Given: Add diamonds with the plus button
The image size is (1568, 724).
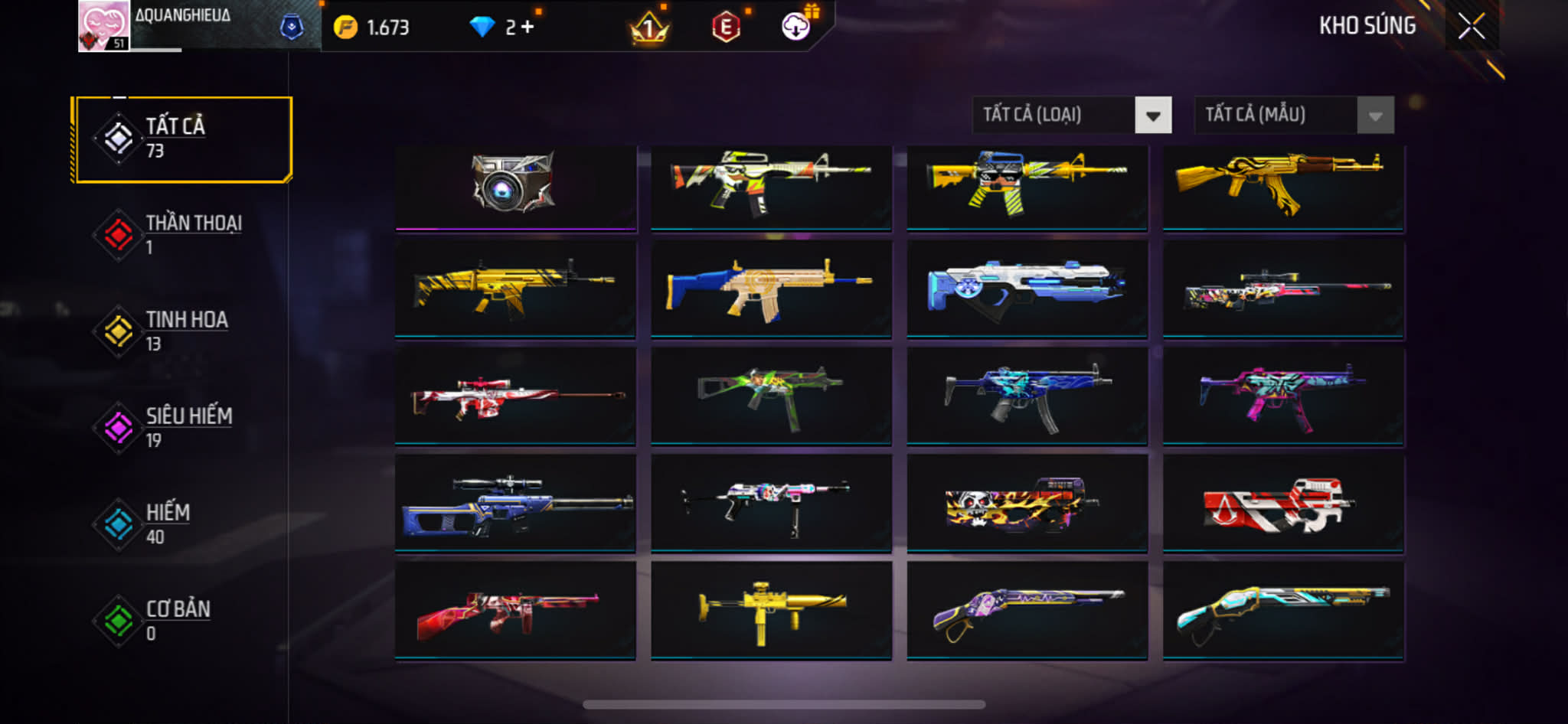Looking at the screenshot, I should pos(528,28).
